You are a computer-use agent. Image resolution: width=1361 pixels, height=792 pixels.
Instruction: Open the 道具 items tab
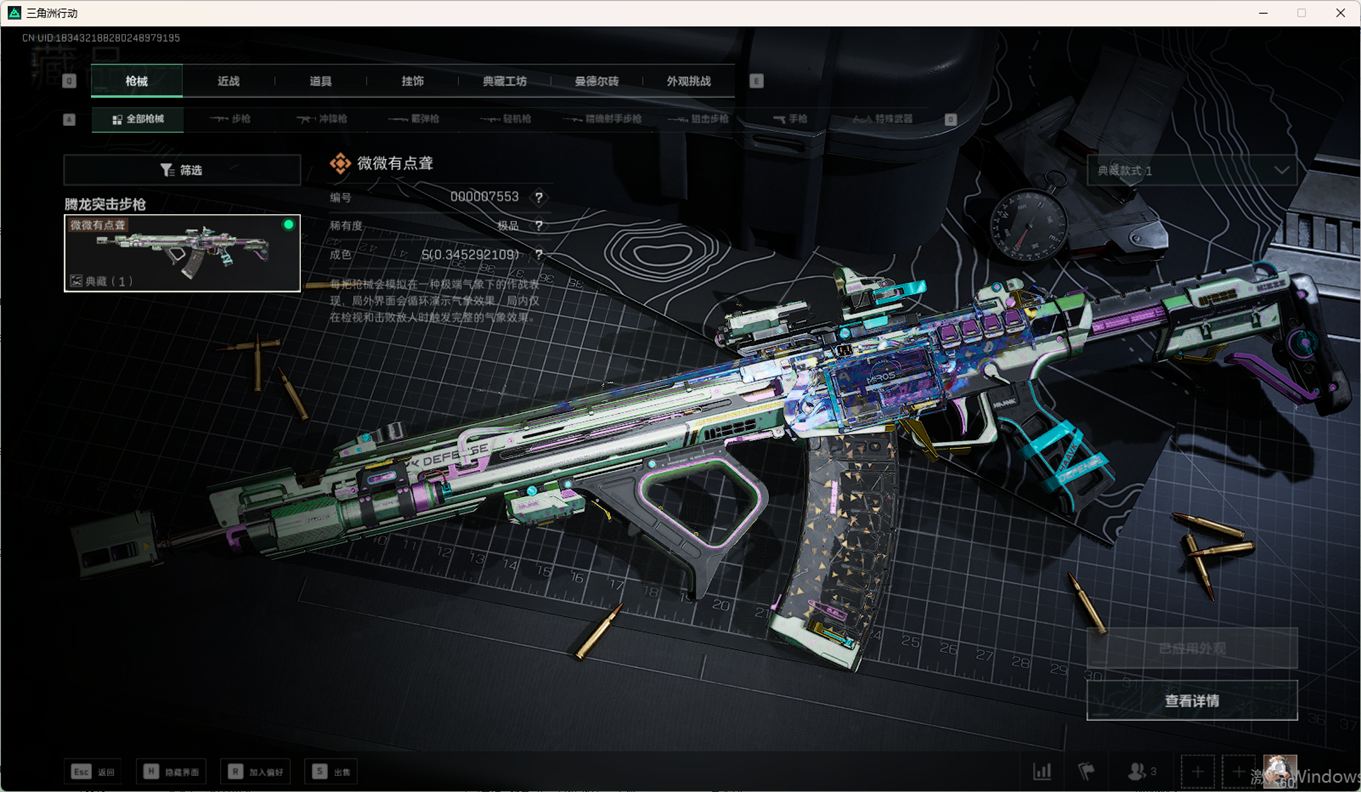320,81
